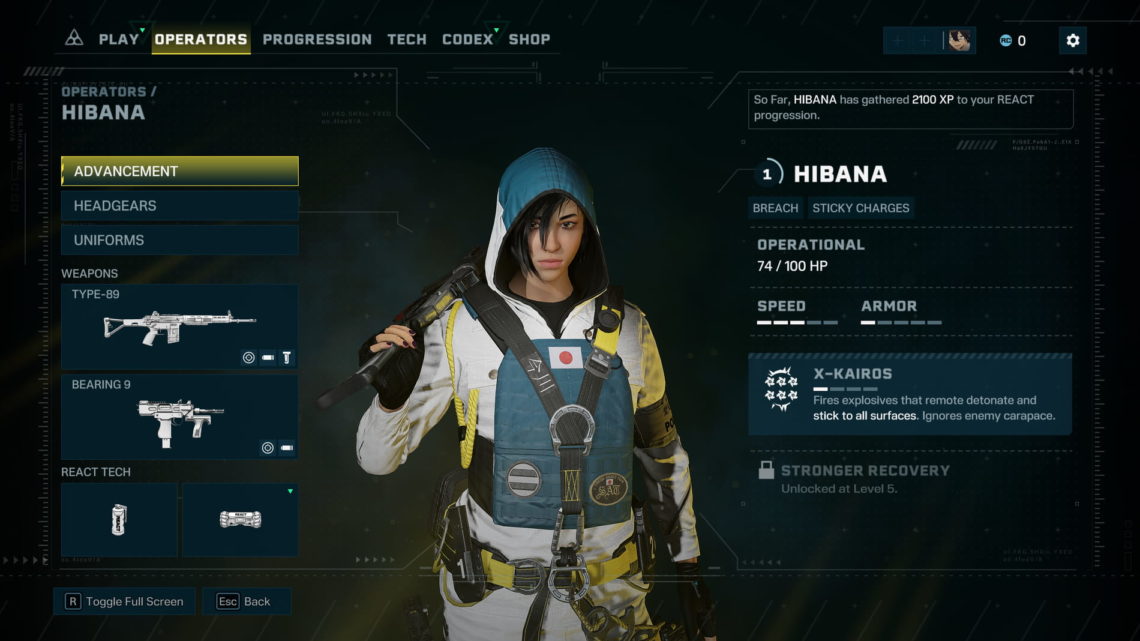Choose the Uniforms menu entry
The image size is (1140, 641).
(x=180, y=240)
